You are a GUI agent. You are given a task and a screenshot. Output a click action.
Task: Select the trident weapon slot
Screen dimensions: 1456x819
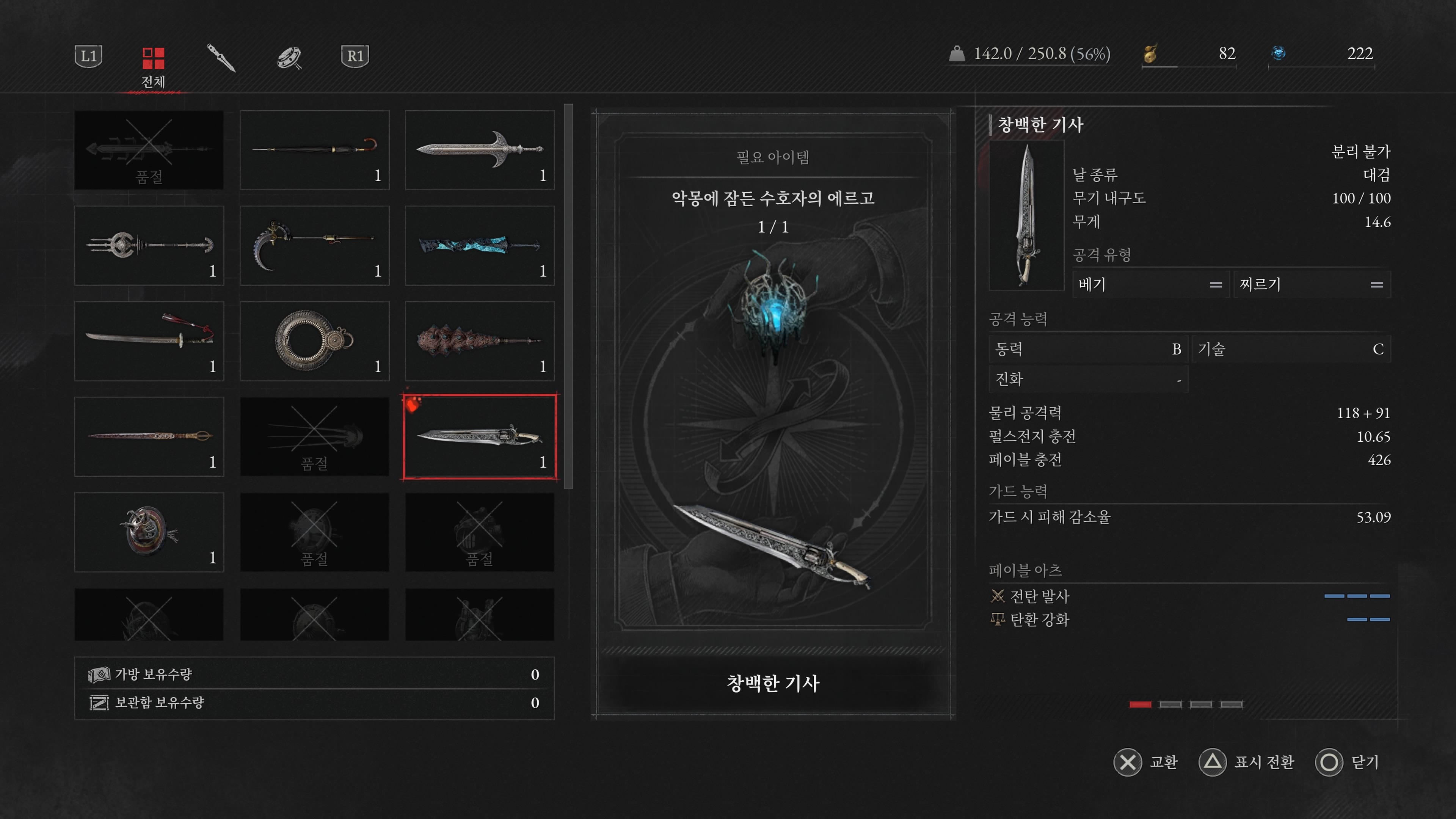(x=149, y=245)
